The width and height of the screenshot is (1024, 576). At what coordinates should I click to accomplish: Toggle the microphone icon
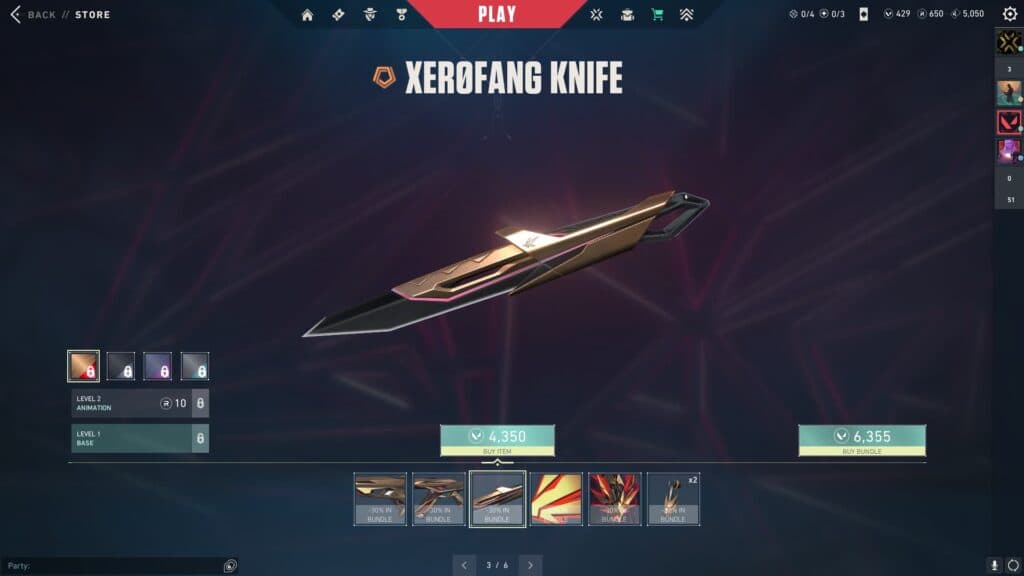point(994,566)
